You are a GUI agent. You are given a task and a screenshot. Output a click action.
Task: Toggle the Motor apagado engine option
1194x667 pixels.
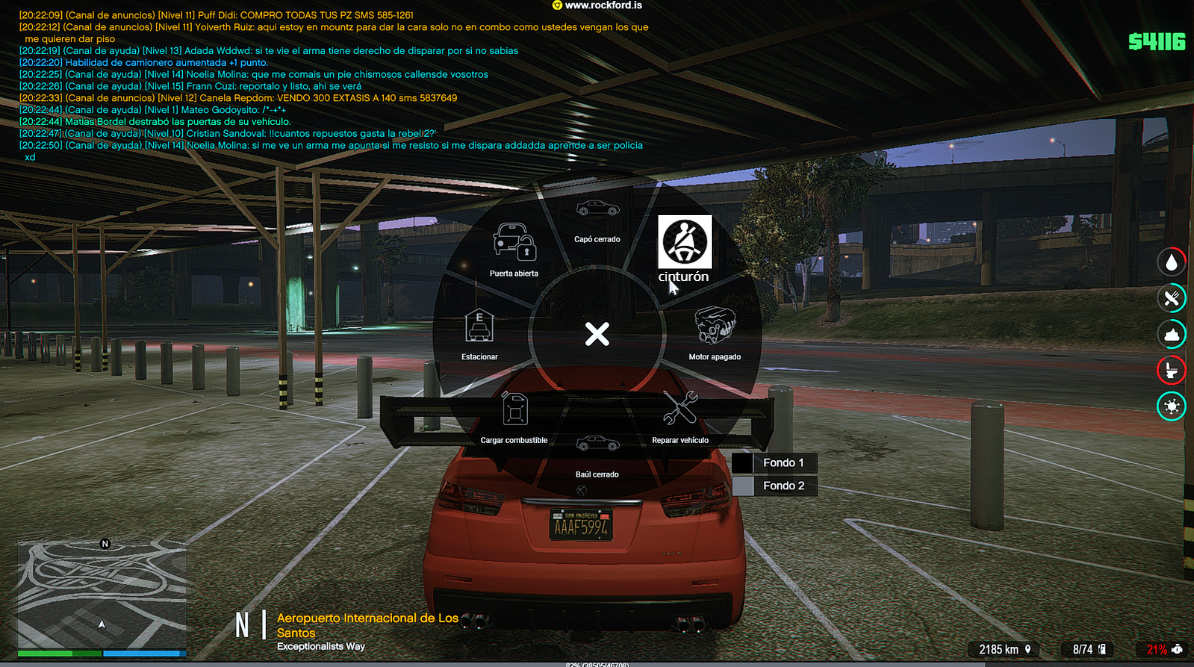click(715, 331)
